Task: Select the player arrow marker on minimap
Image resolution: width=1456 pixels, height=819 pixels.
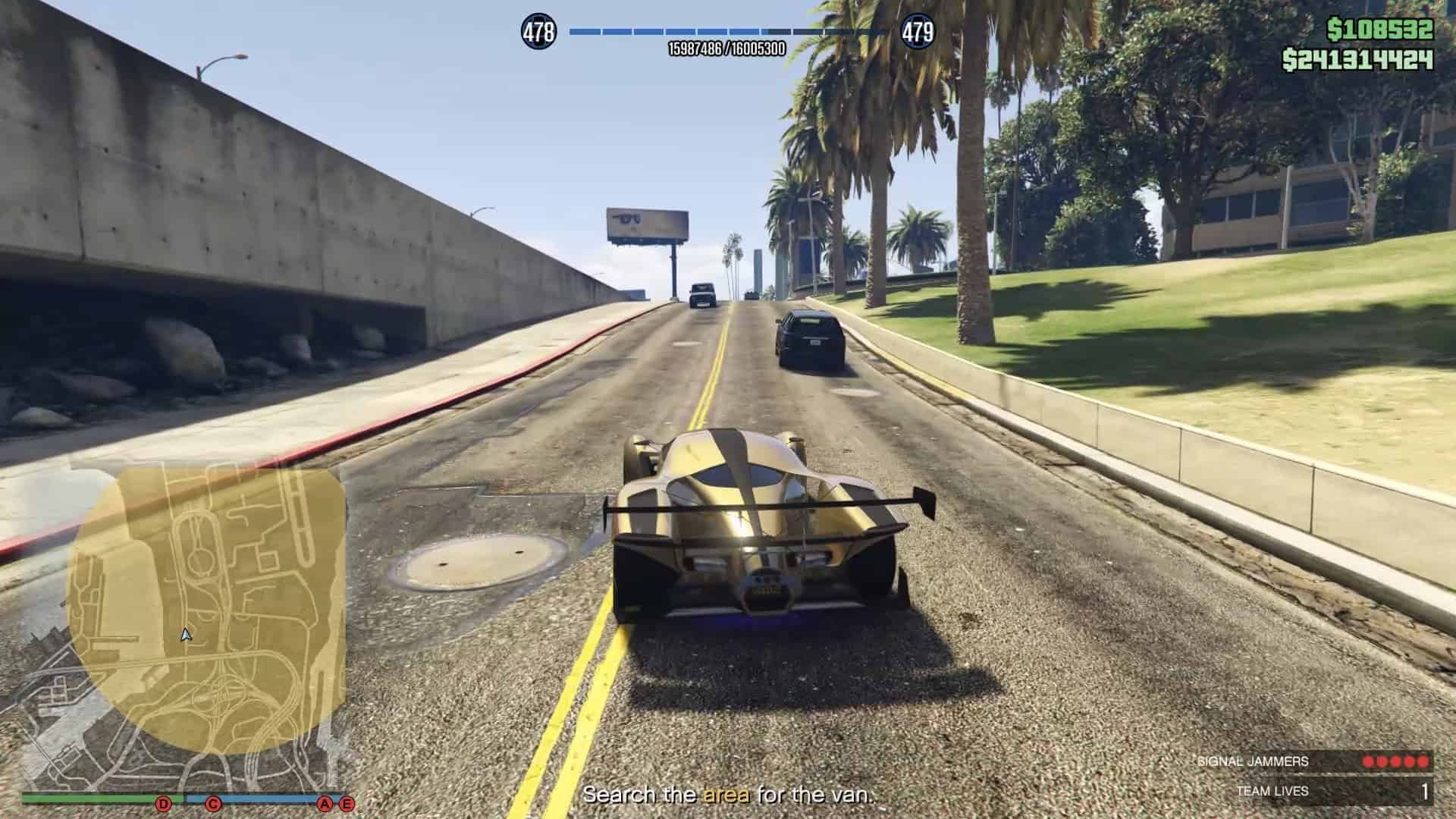Action: [x=186, y=635]
